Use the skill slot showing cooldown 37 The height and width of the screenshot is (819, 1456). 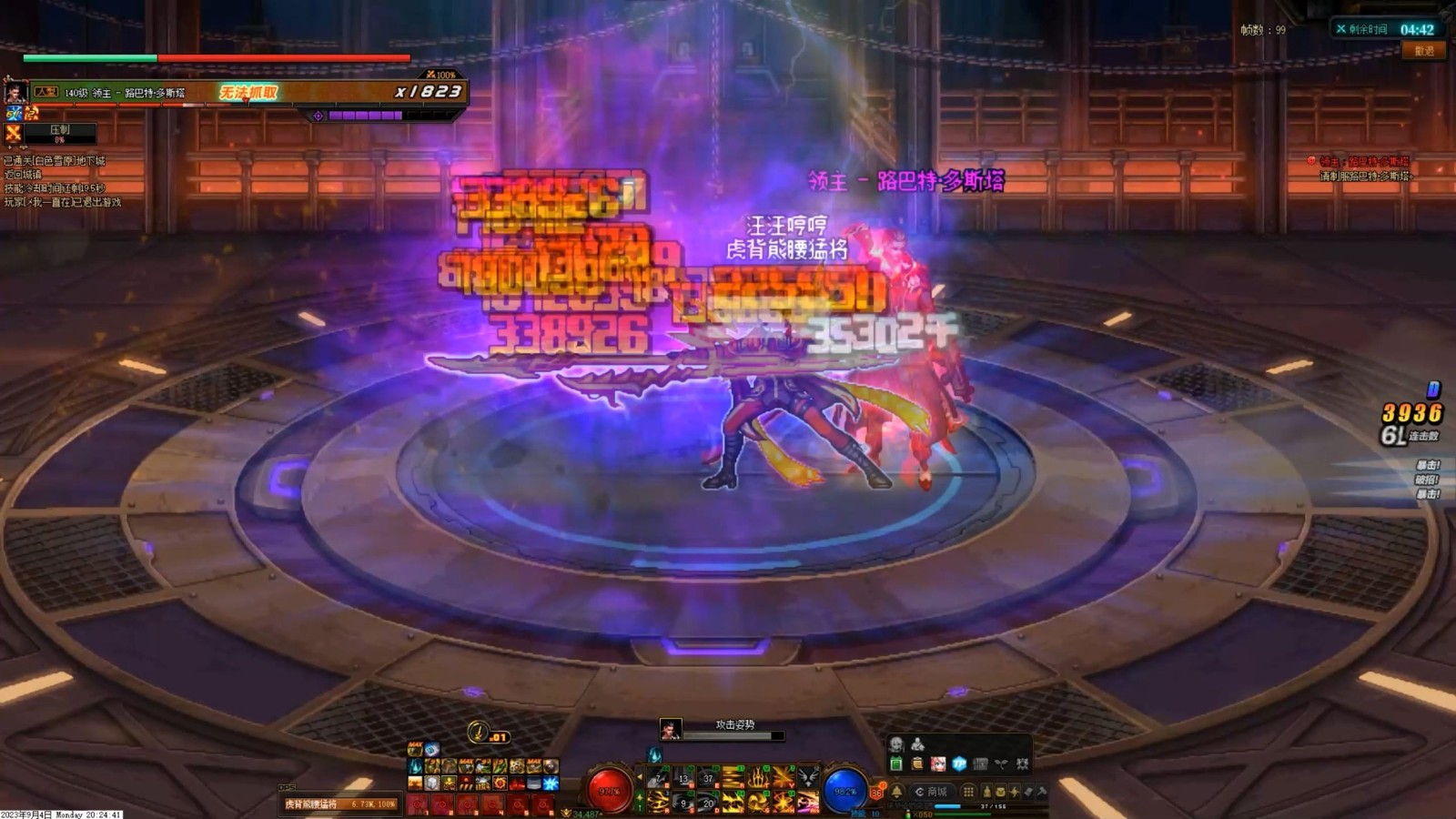click(708, 778)
